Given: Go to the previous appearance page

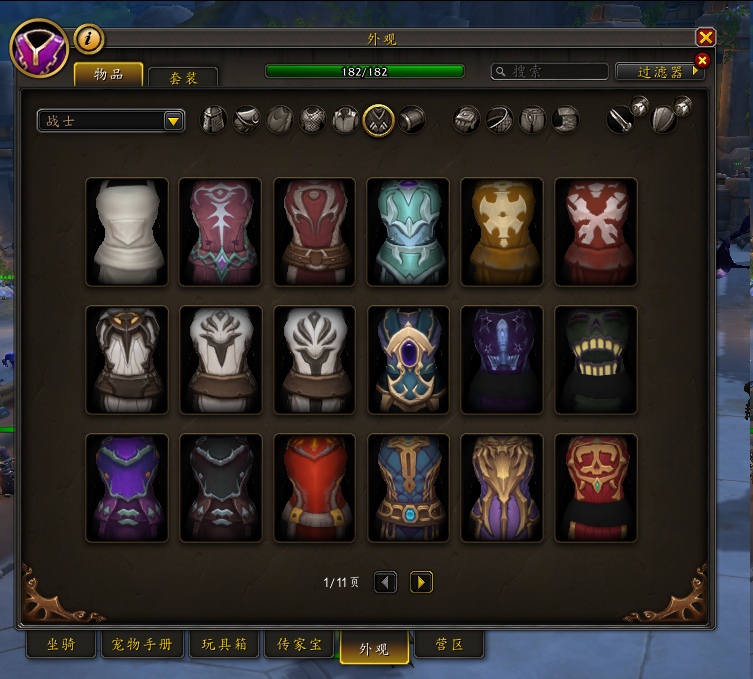Looking at the screenshot, I should [386, 582].
